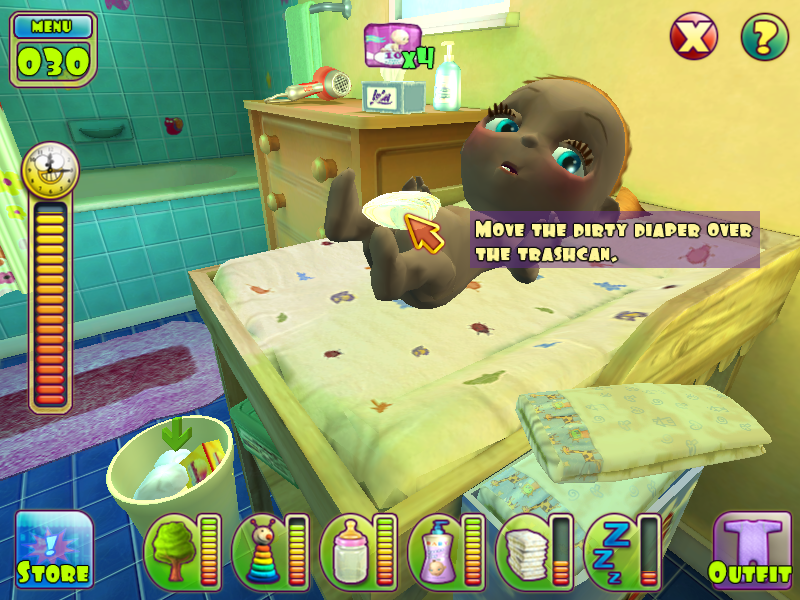
Task: Open the Menu button
Action: tap(53, 25)
